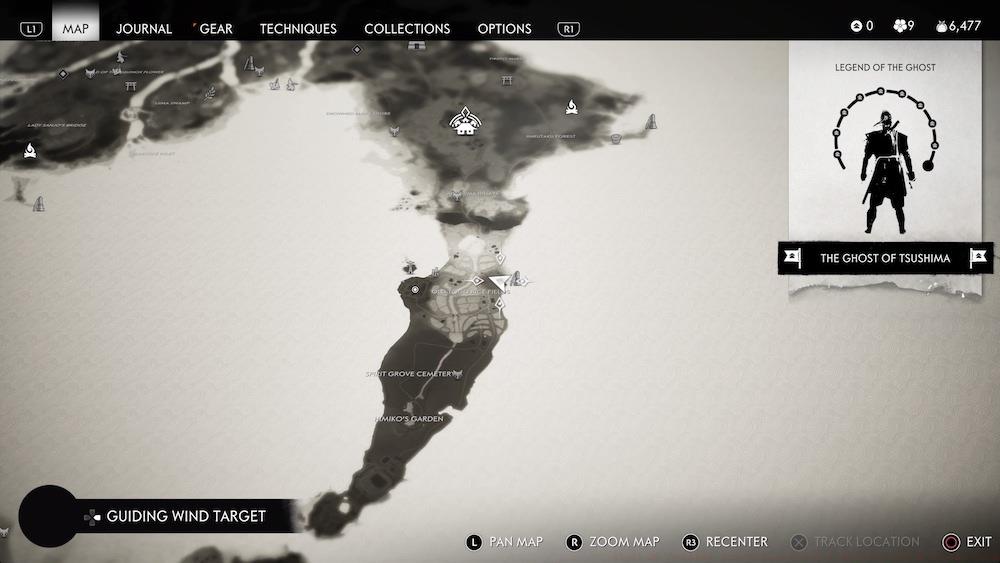Select the circular target marker on the peninsula

415,289
